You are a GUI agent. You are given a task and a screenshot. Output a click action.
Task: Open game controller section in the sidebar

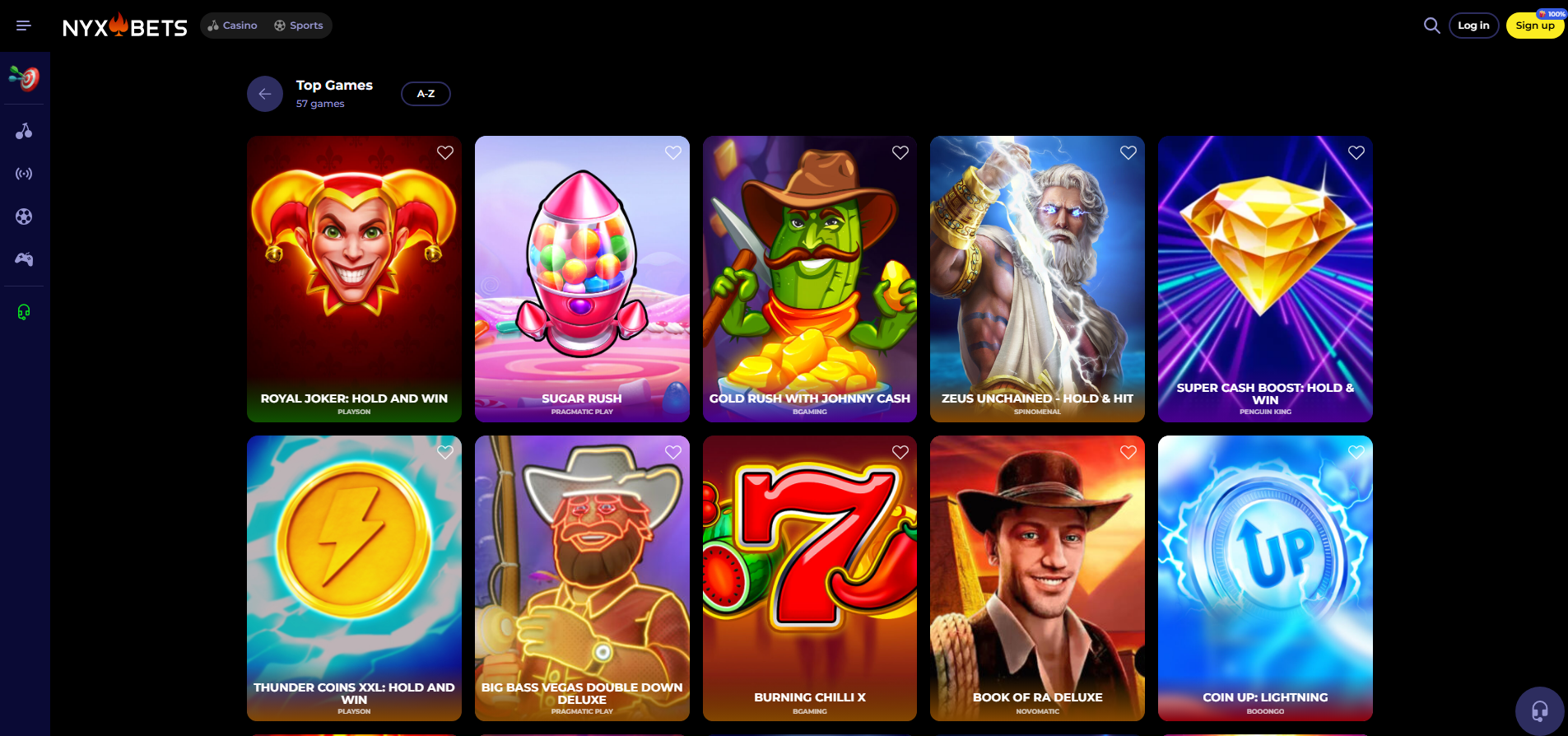(24, 259)
